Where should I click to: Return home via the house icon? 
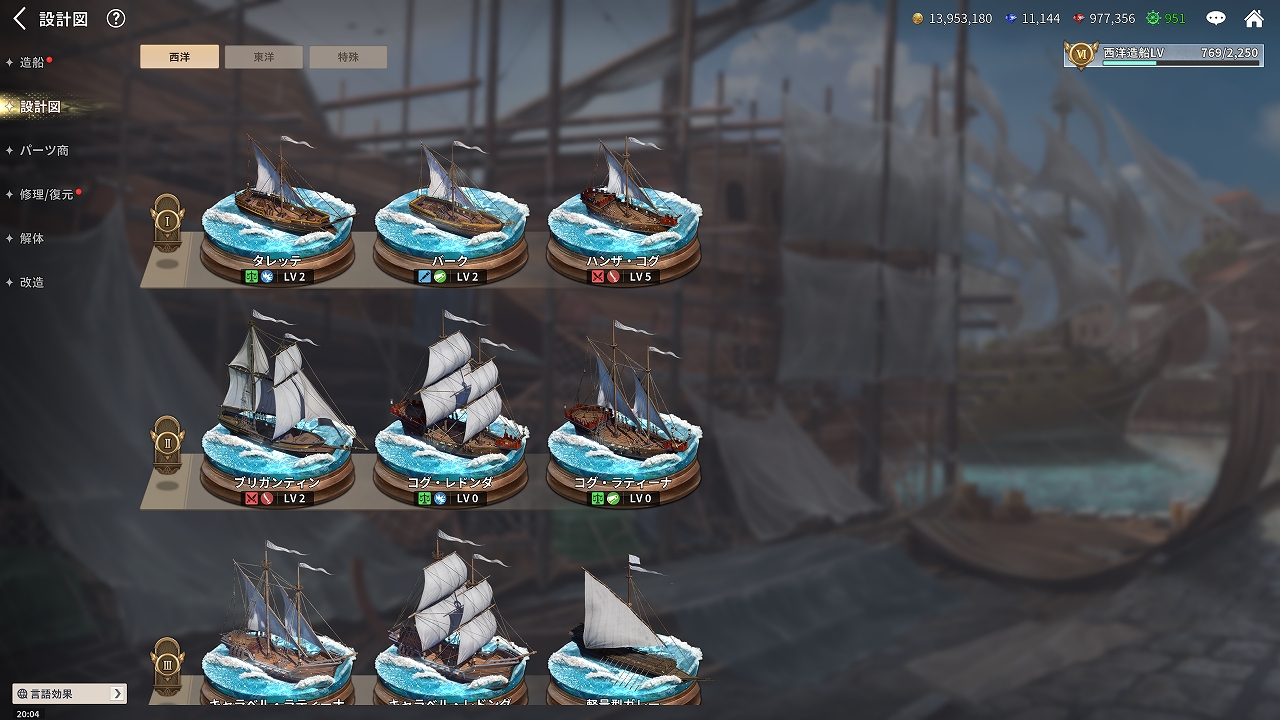(x=1254, y=18)
